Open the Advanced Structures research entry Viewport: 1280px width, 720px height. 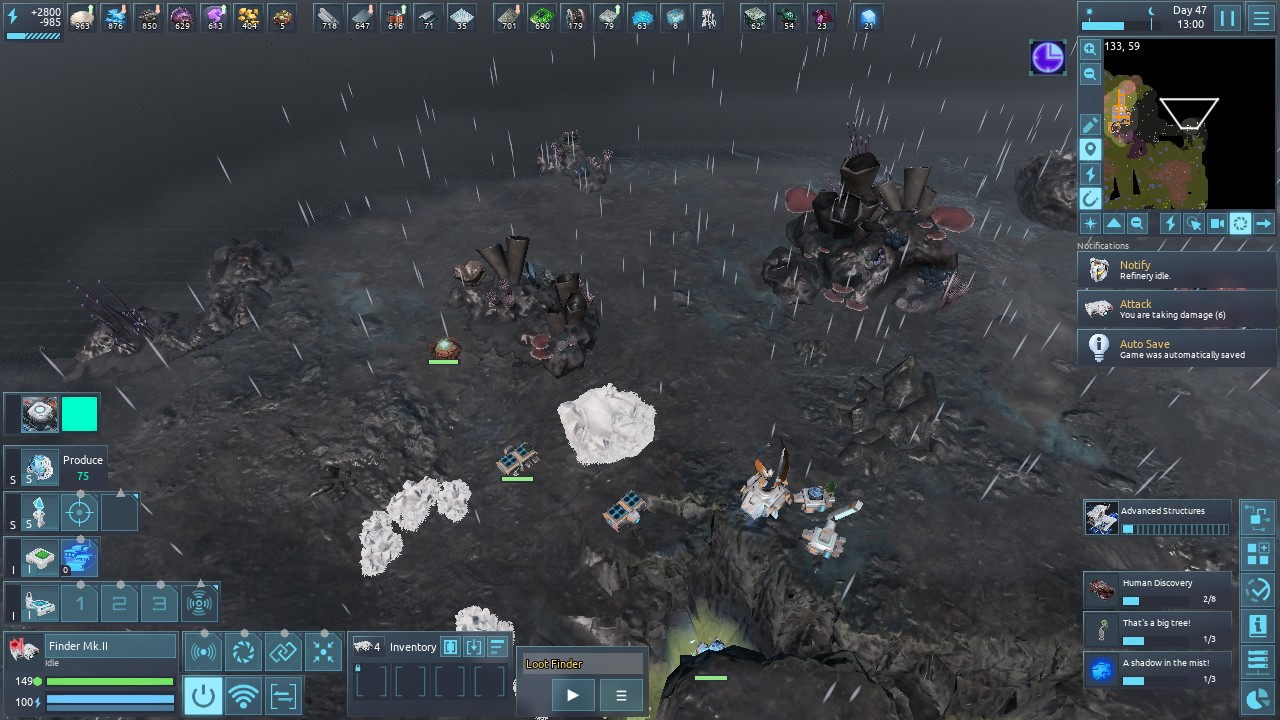coord(1158,517)
